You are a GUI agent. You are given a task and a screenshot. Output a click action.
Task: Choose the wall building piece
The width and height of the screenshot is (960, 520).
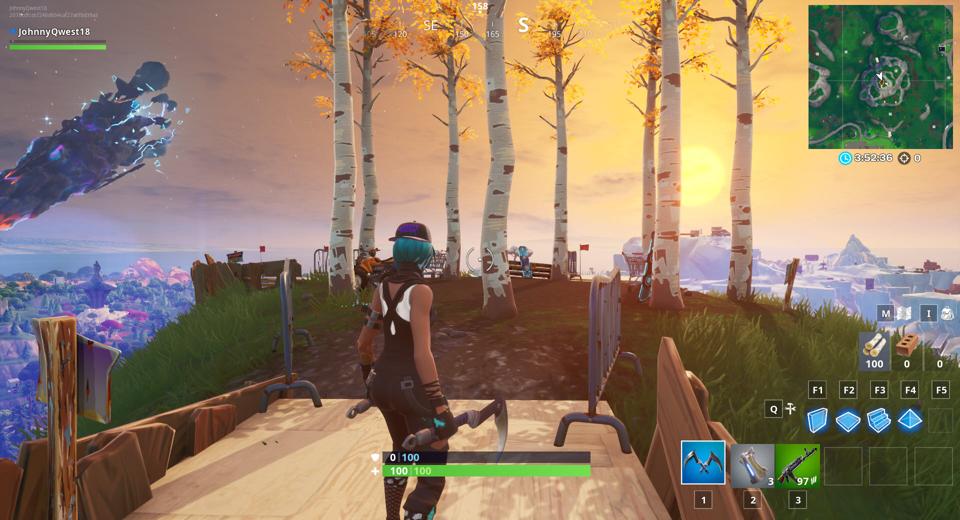818,420
